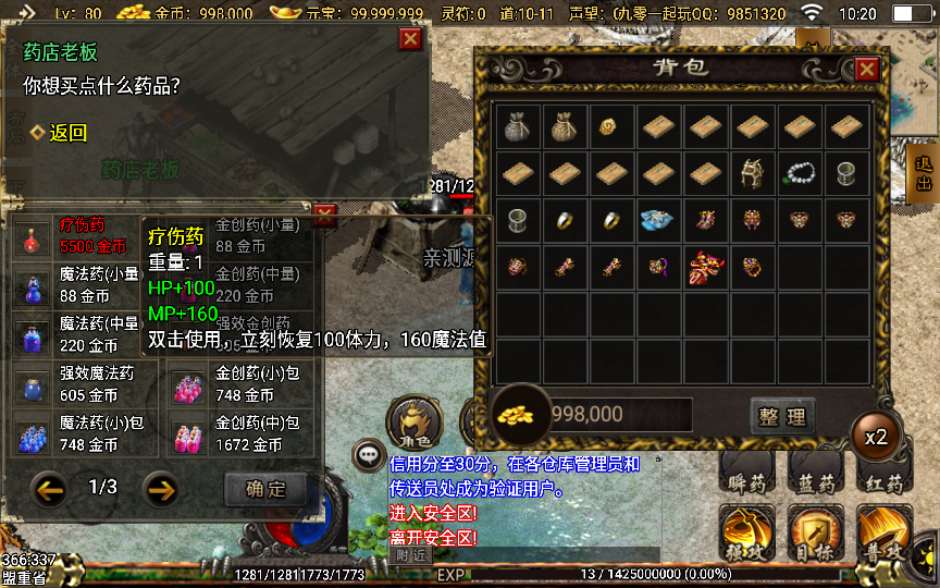Choose the 返回 dialogue option
The image size is (940, 588).
[x=68, y=132]
